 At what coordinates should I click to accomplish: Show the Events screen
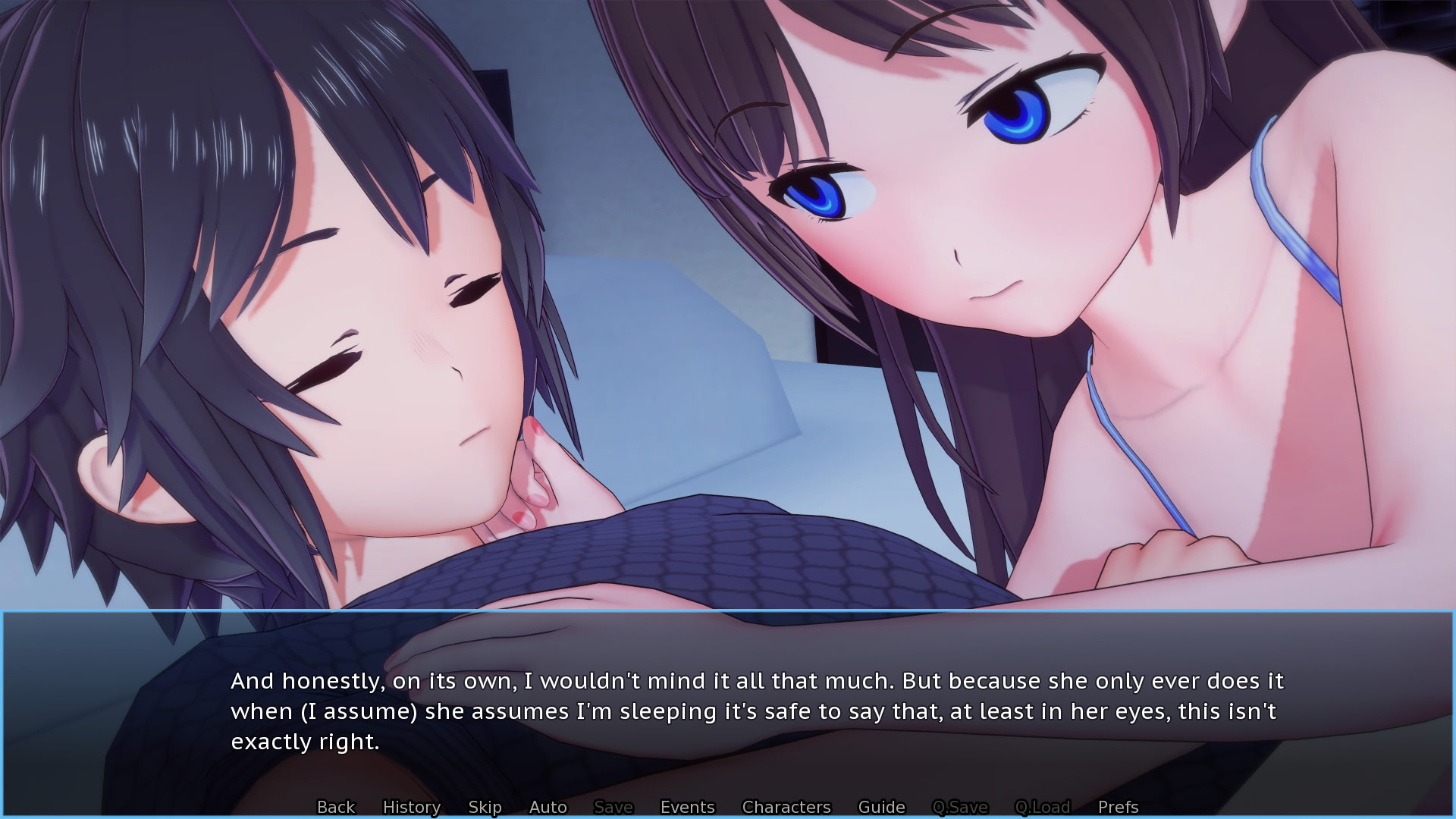pos(688,807)
